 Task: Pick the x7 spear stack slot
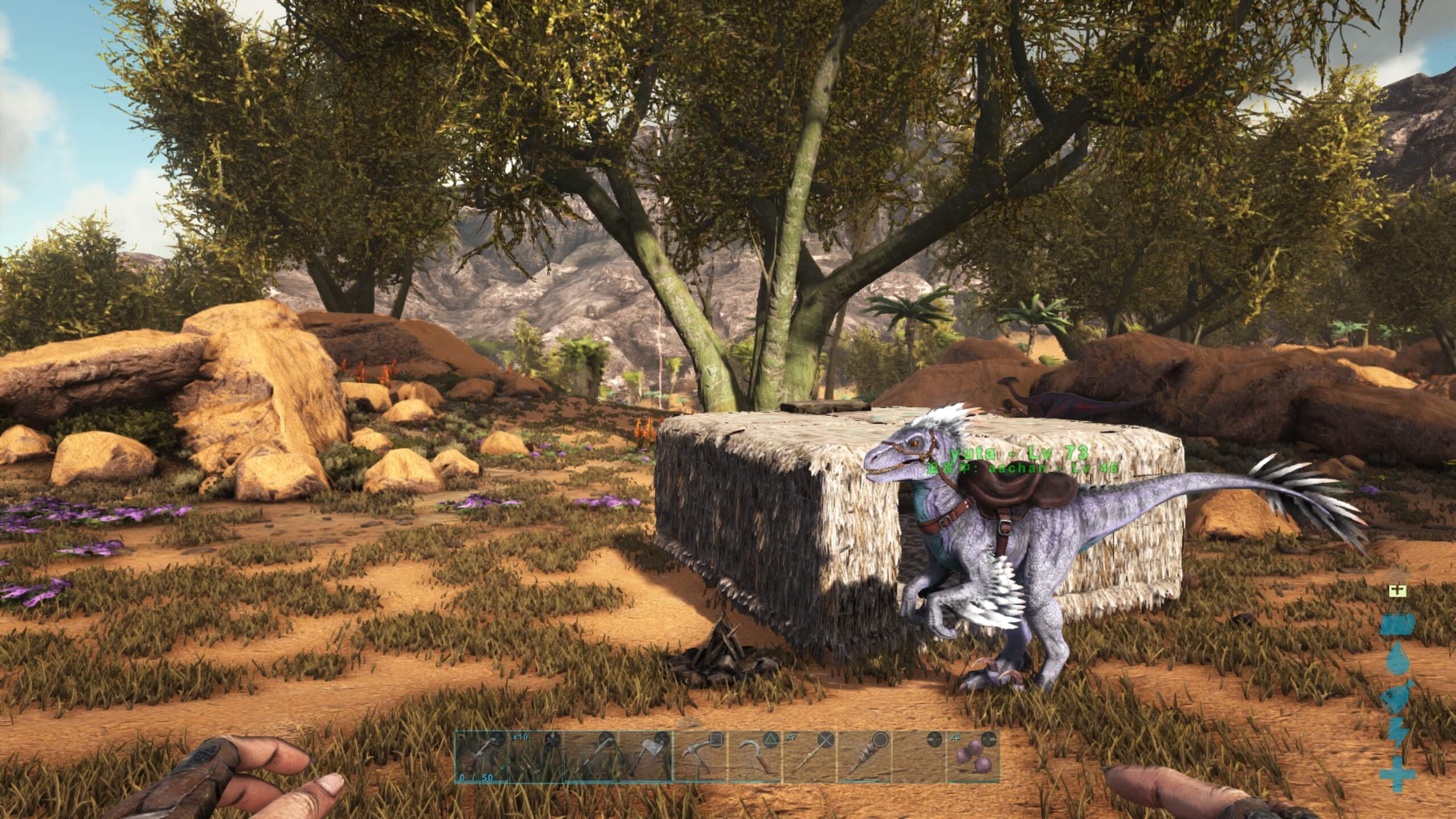809,756
